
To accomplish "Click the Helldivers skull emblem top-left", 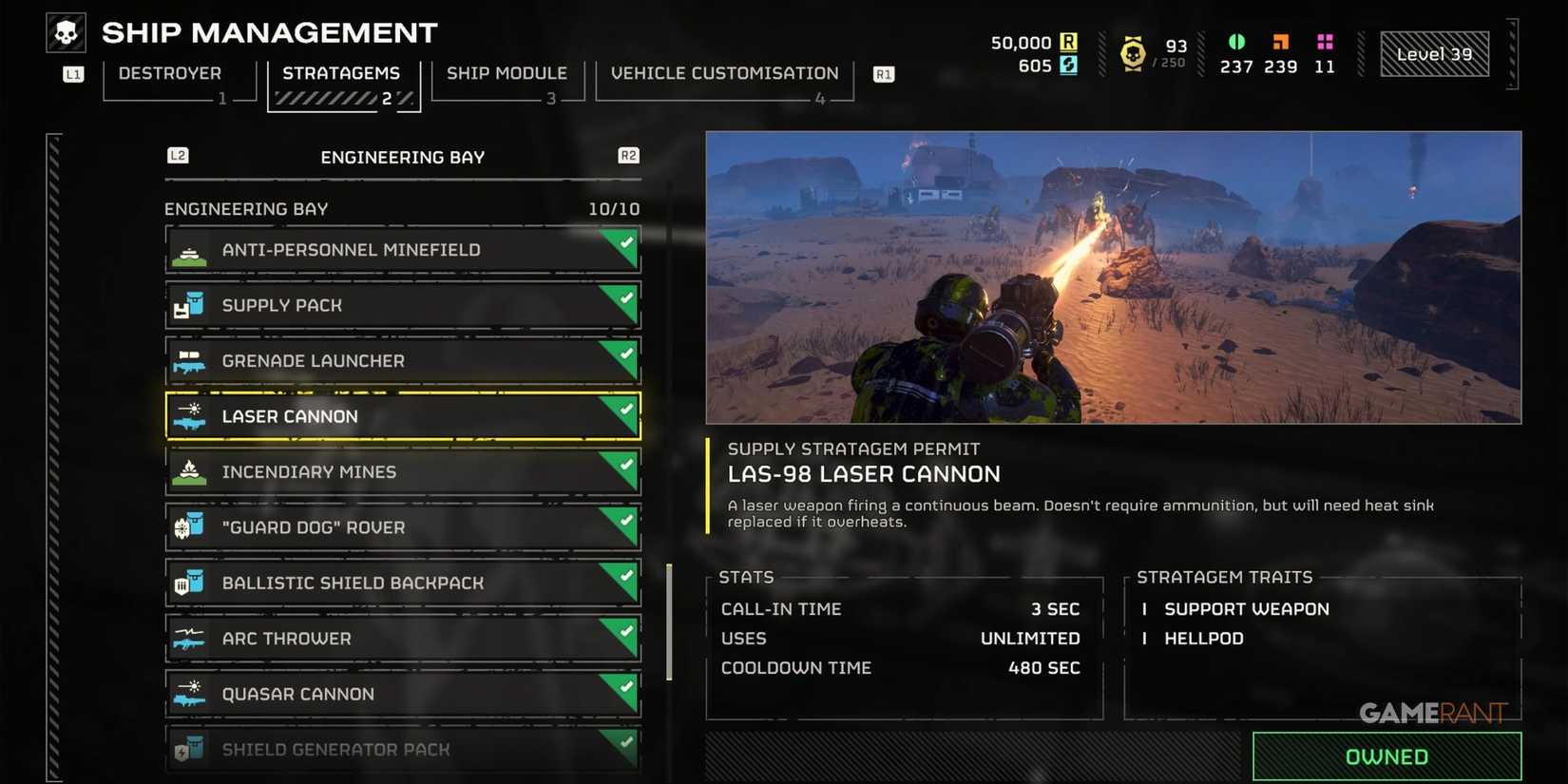I will click(x=65, y=31).
